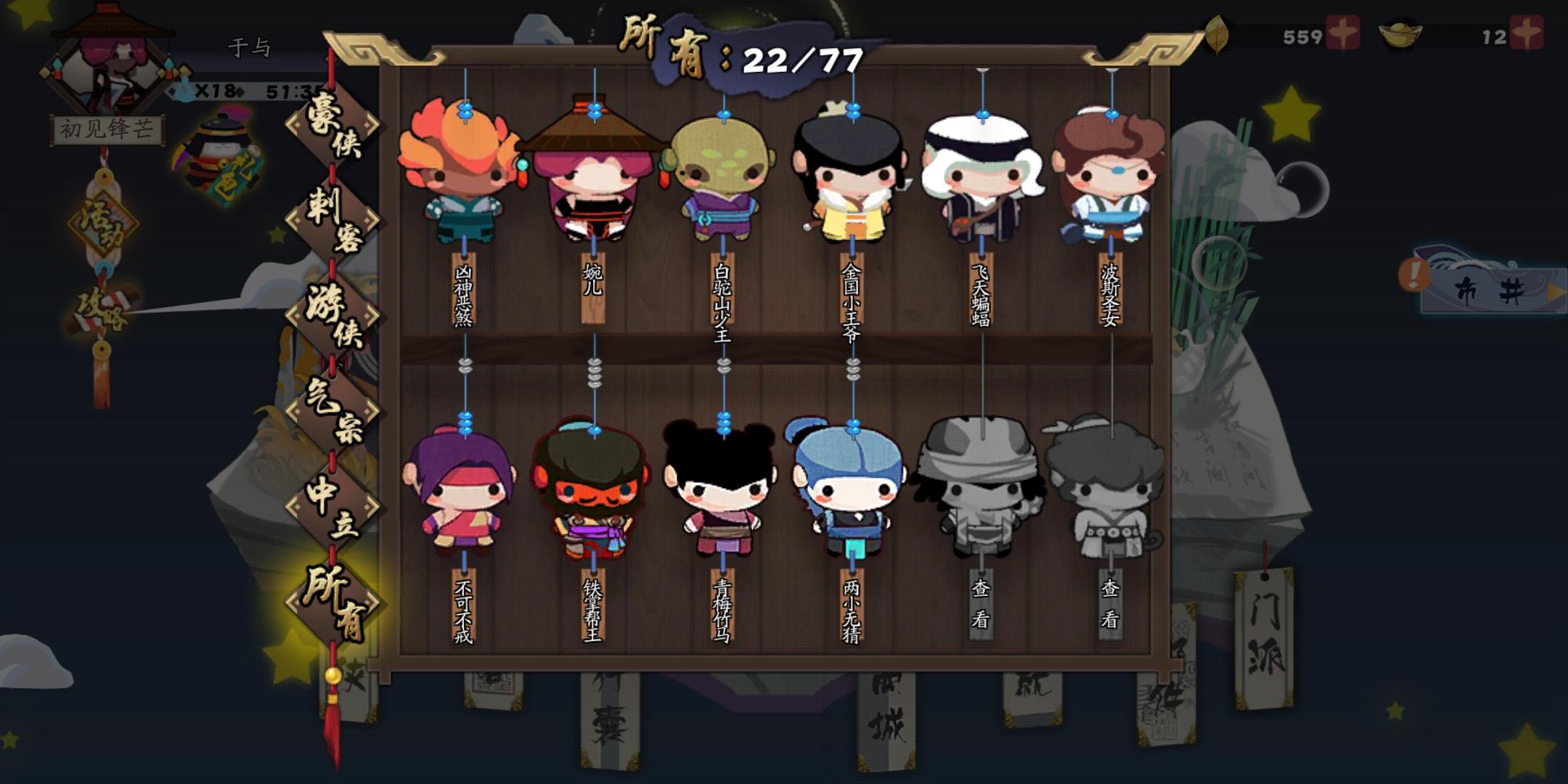Click the exclamation notification next to 布井
The width and height of the screenshot is (1568, 784).
1415,275
